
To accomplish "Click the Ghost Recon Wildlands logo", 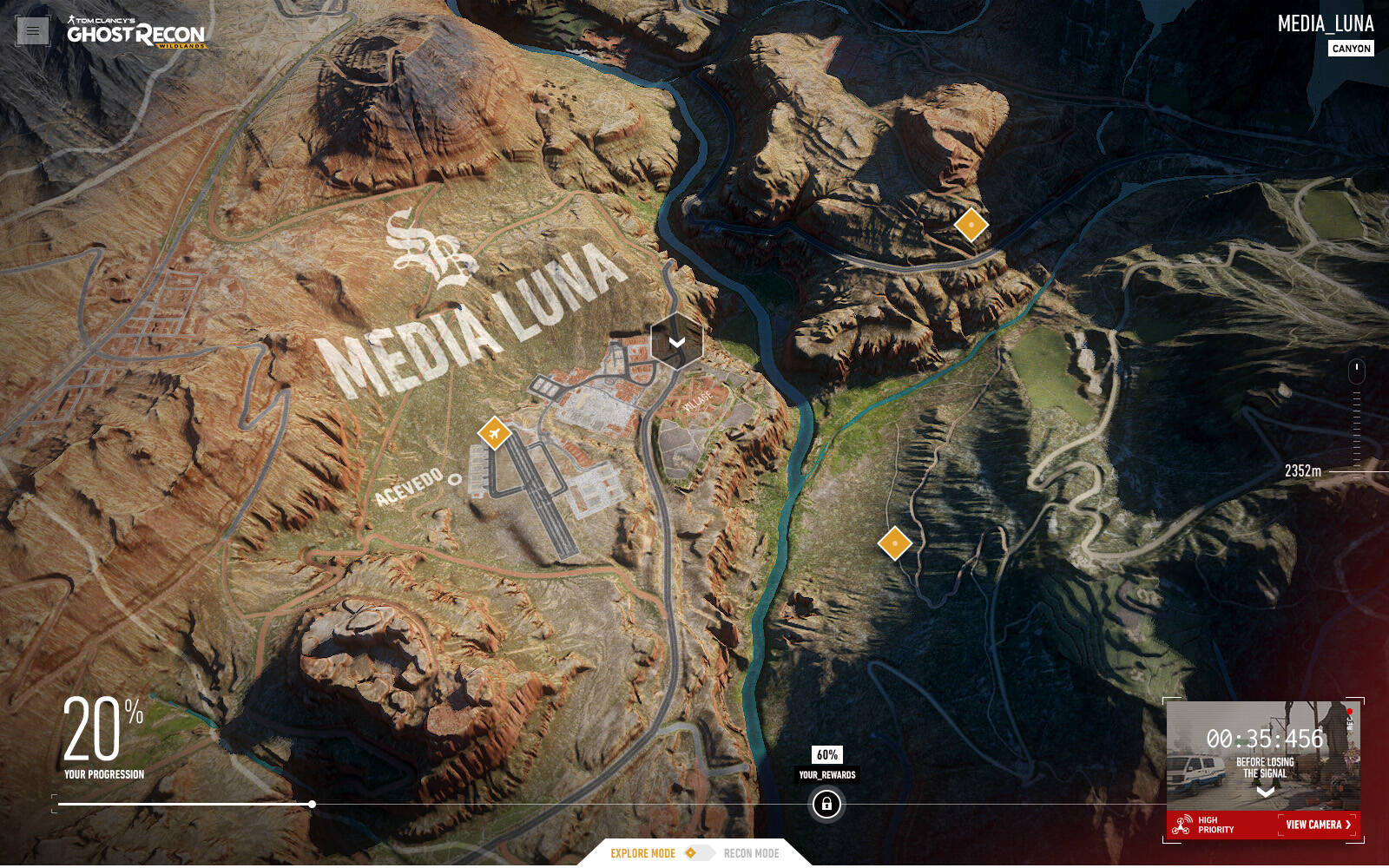I will 136,33.
